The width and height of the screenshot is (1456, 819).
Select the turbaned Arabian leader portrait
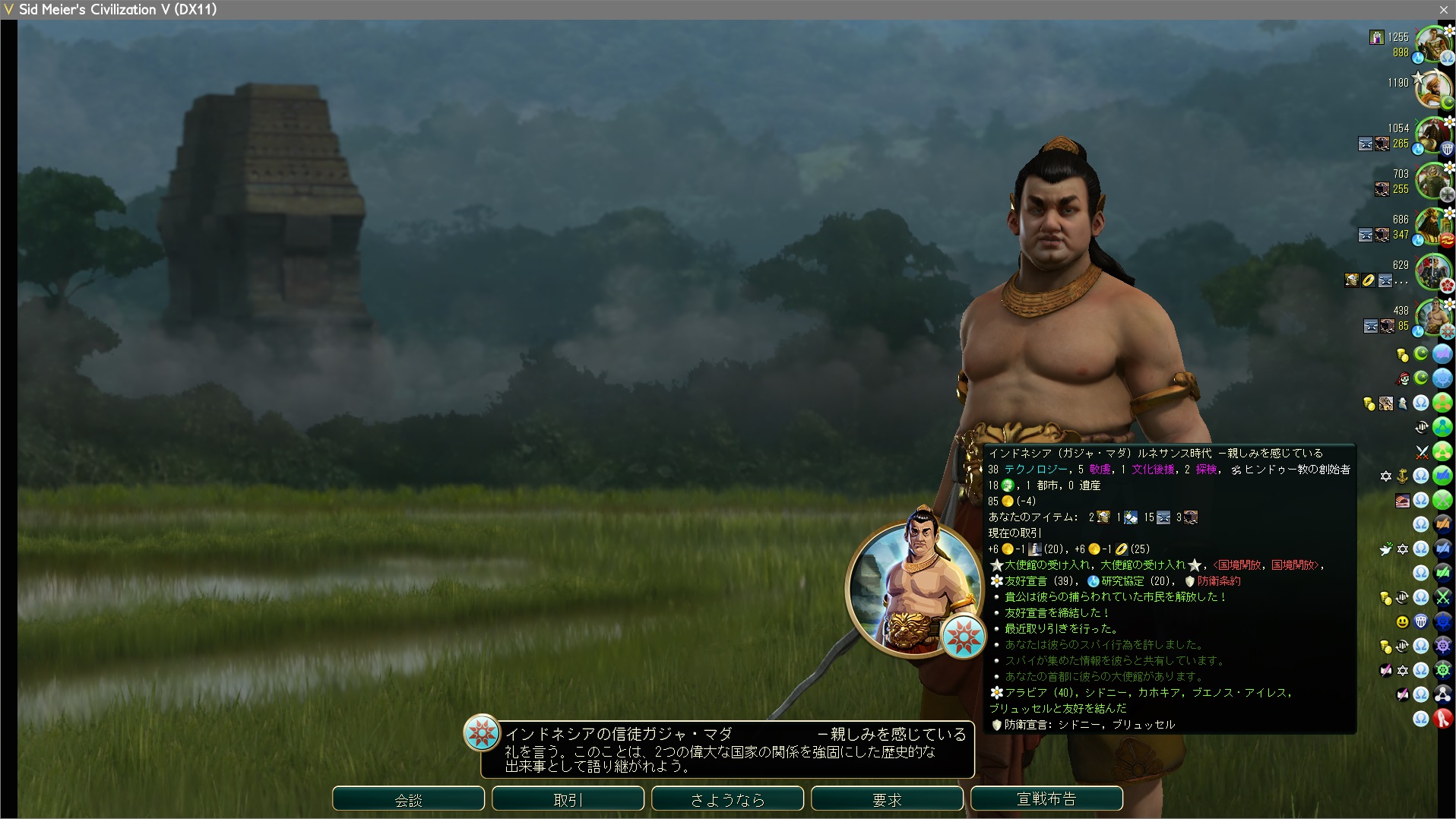tap(1433, 91)
